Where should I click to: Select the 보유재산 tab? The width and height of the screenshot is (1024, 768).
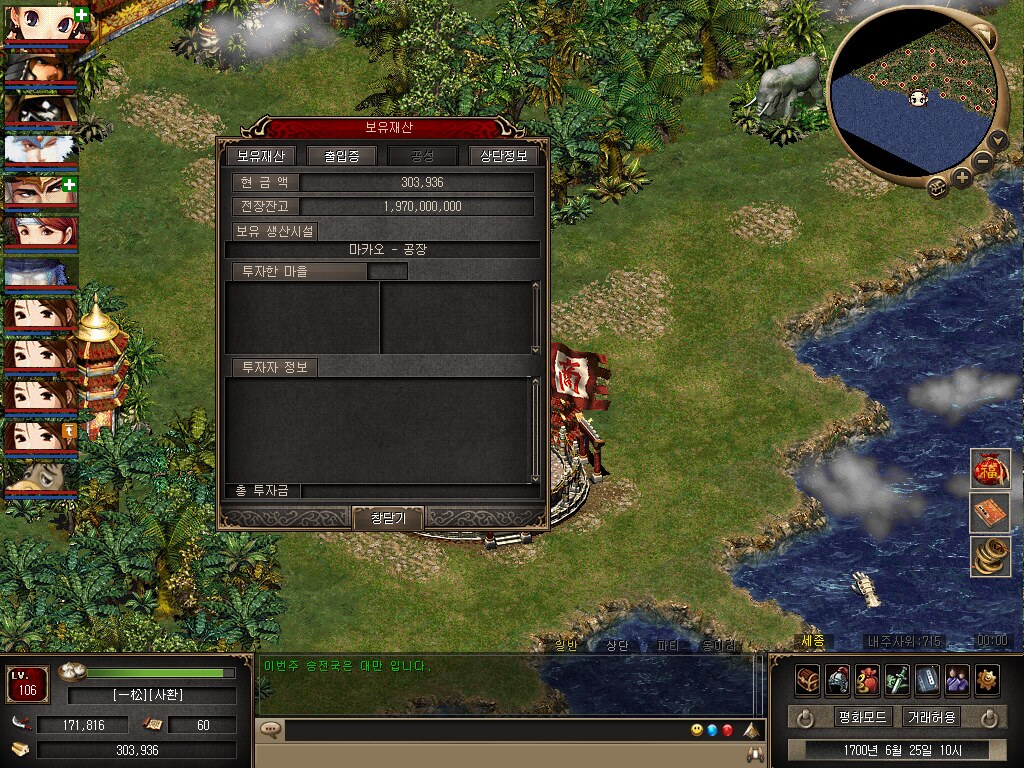point(260,156)
